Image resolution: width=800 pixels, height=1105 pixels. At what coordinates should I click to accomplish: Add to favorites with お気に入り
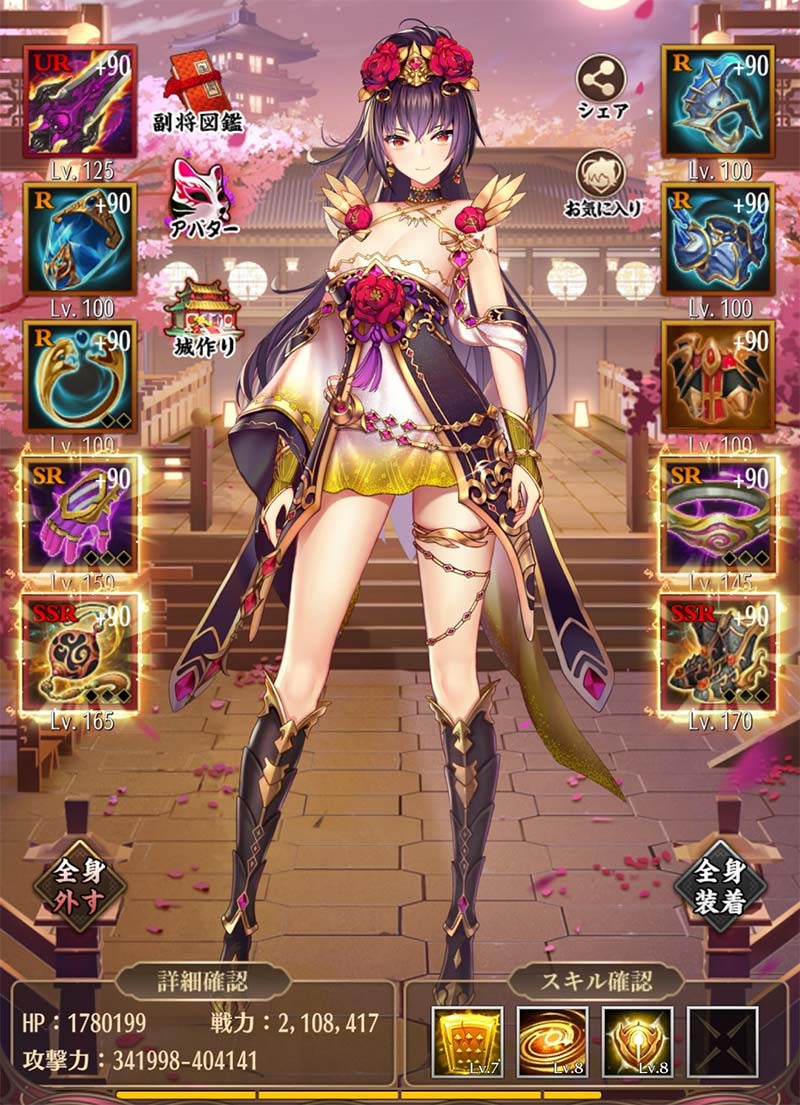tap(601, 178)
